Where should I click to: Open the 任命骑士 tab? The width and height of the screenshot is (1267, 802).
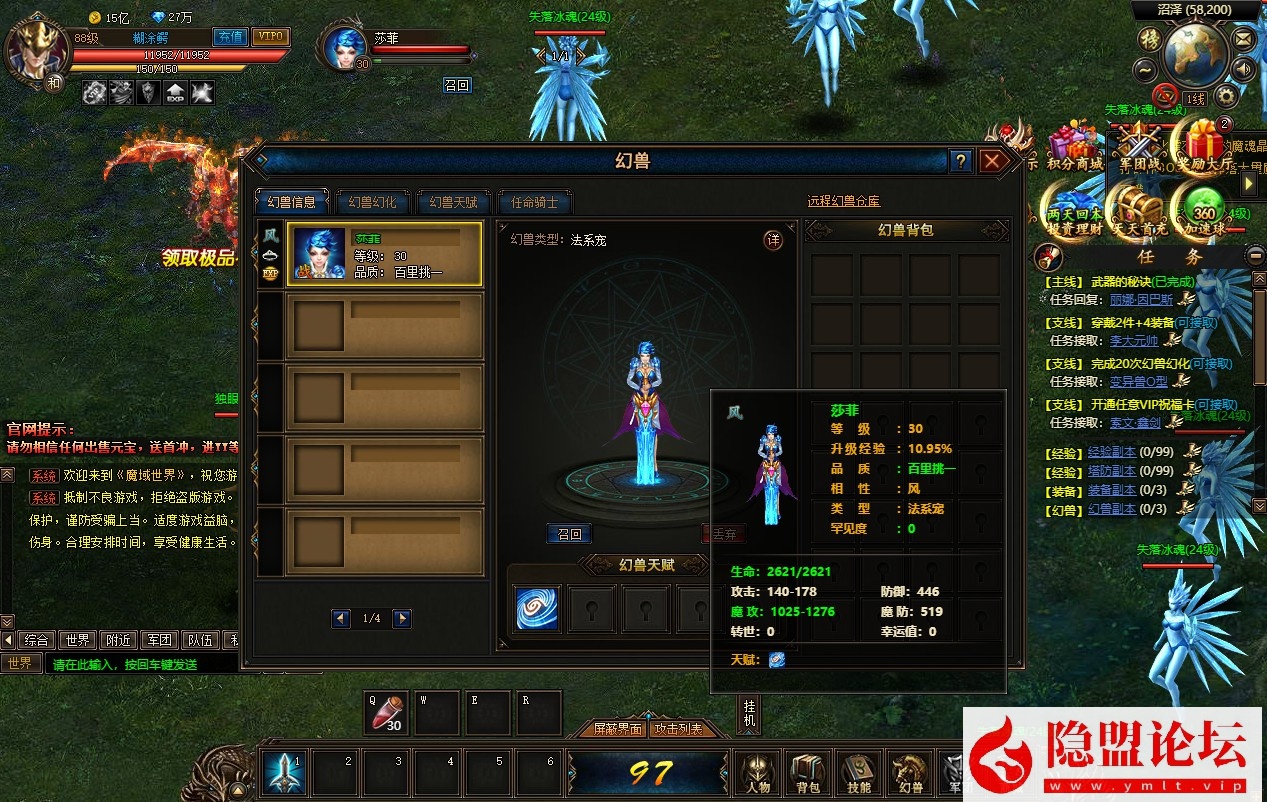535,202
